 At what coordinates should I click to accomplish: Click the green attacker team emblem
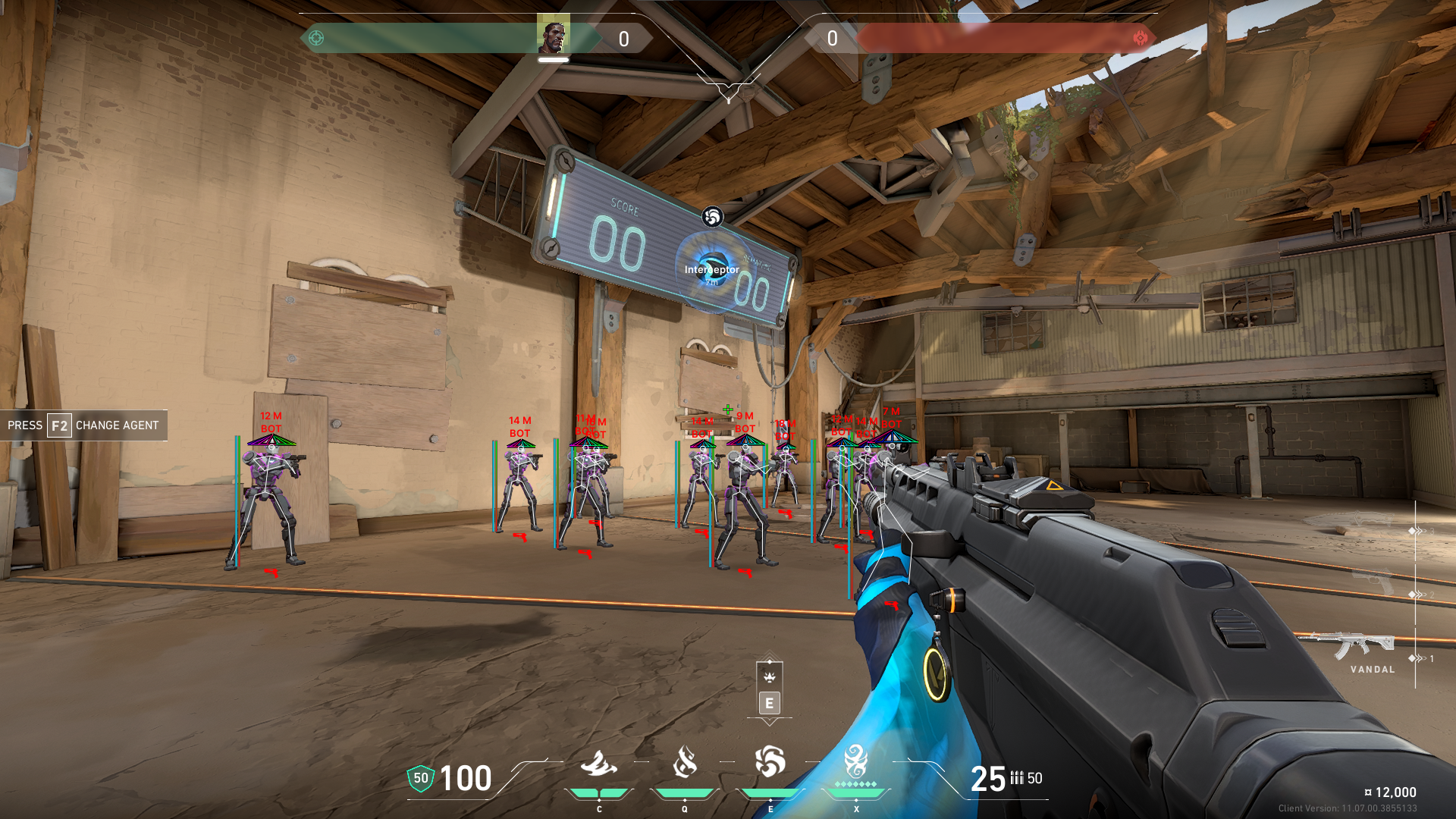[316, 38]
